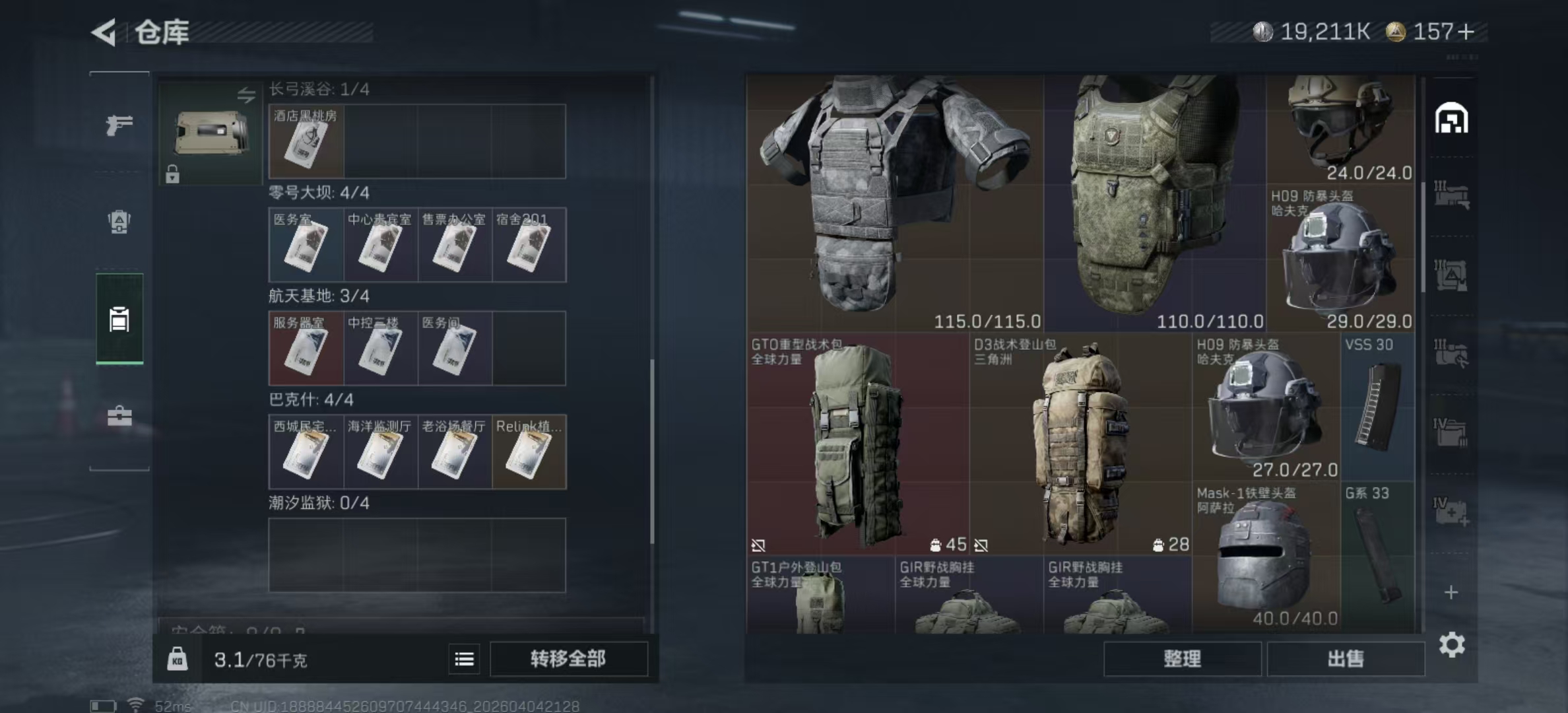
Task: Choose the 海洋监测厅 keycard
Action: [380, 452]
